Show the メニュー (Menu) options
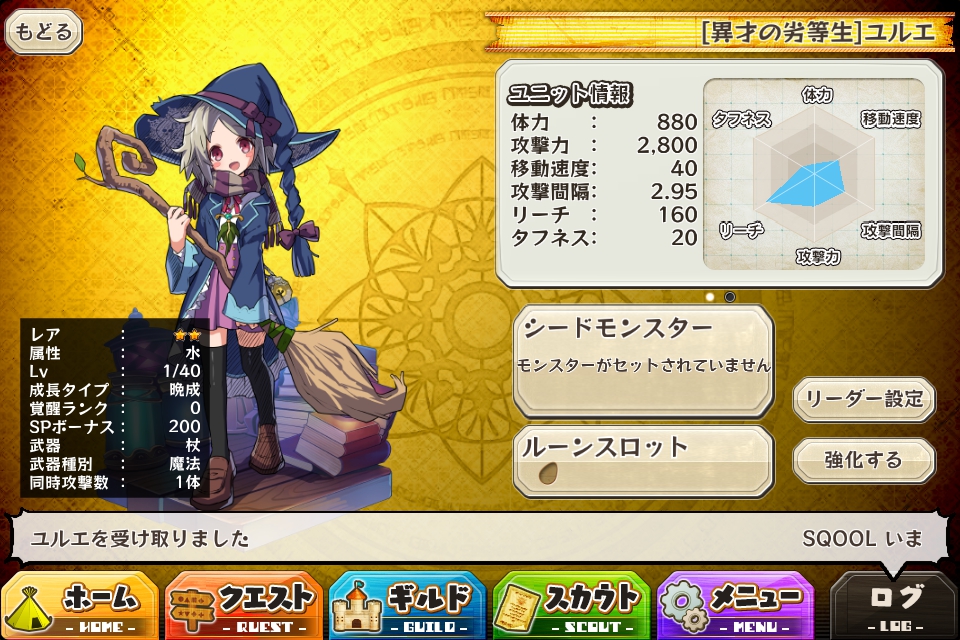The image size is (960, 640). pyautogui.click(x=735, y=605)
